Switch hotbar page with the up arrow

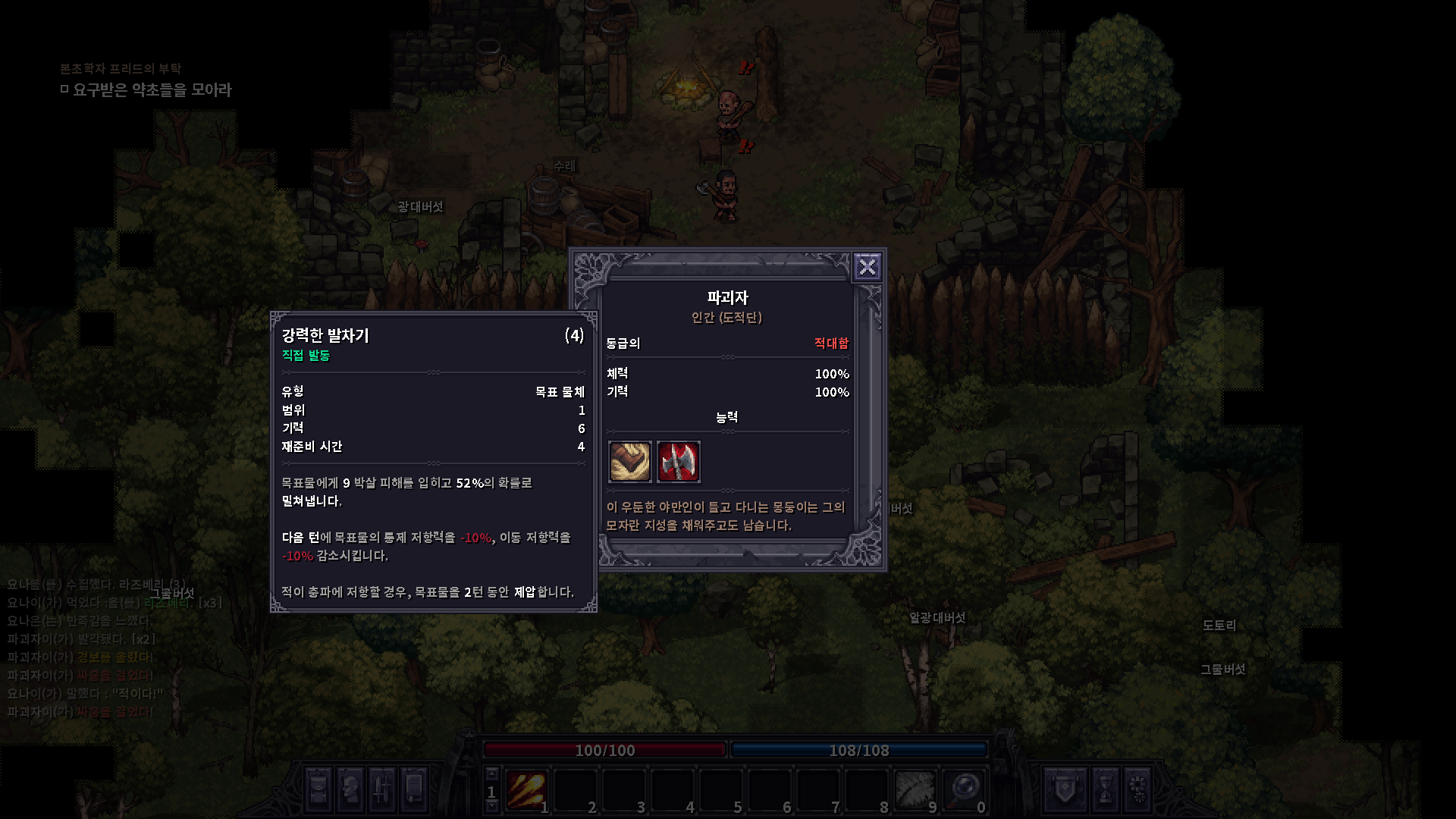491,774
